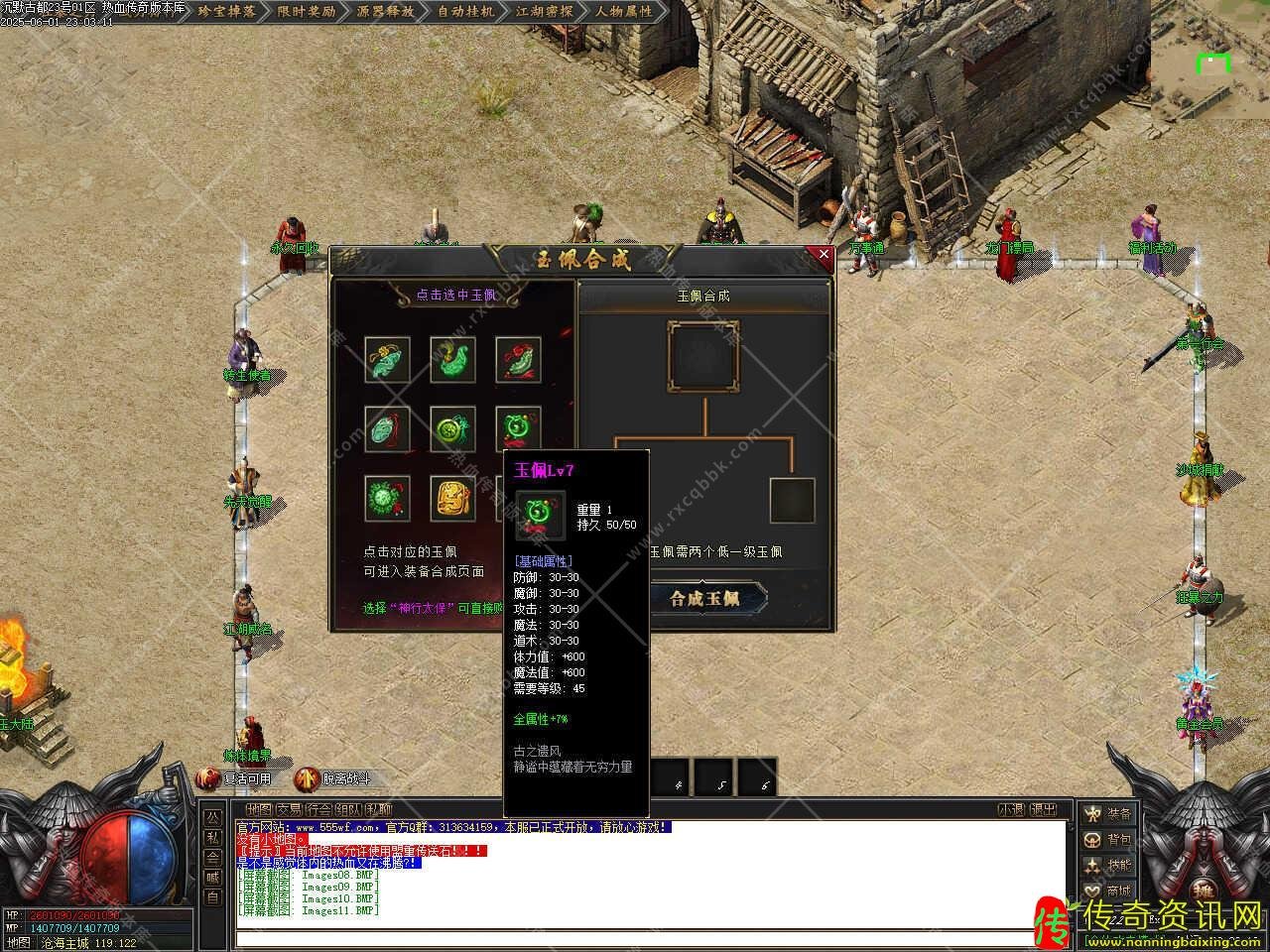The image size is (1270, 952).
Task: Open the 源器释放 menu
Action: point(386,12)
